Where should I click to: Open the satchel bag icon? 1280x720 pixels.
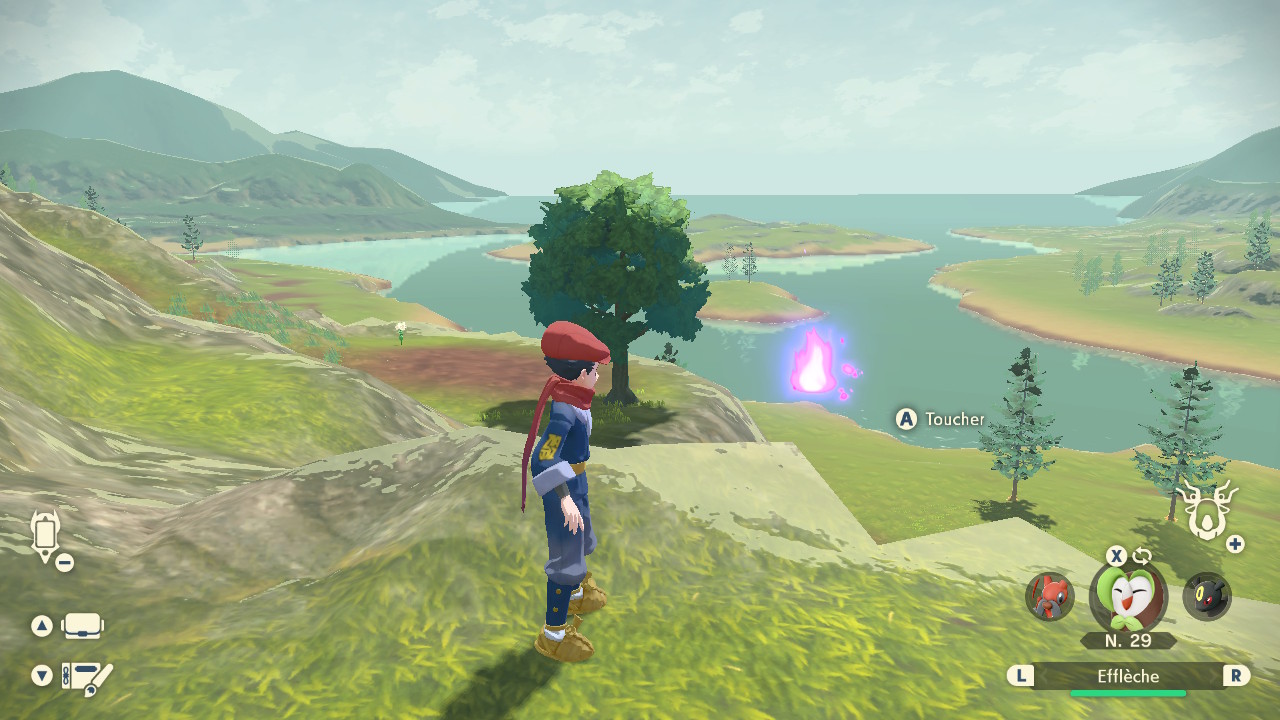coord(82,627)
